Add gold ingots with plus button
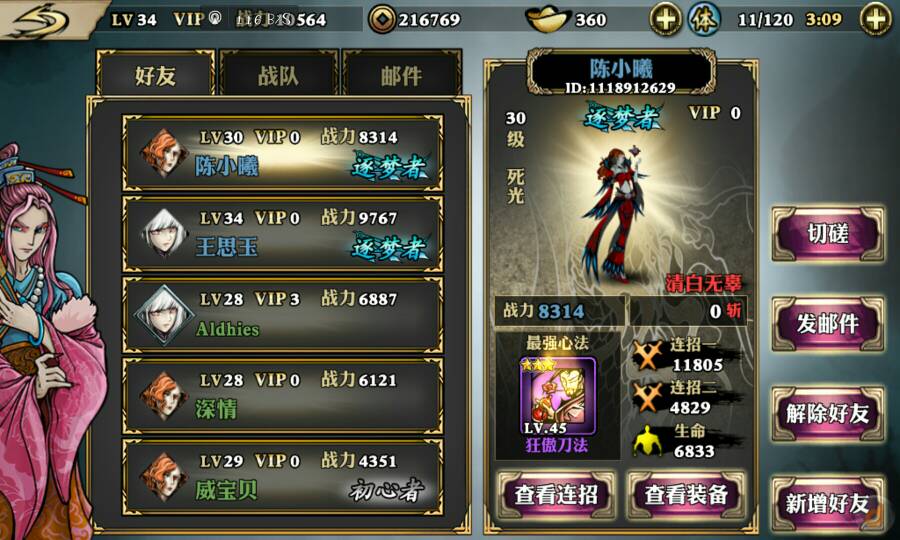Viewport: 900px width, 540px height. (666, 19)
